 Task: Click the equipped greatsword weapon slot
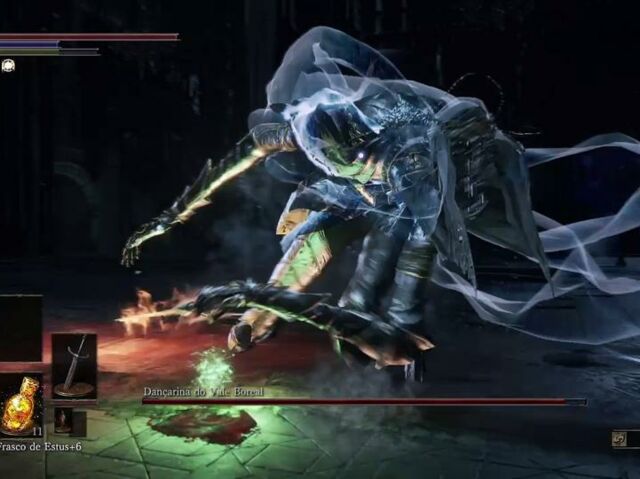pos(74,366)
